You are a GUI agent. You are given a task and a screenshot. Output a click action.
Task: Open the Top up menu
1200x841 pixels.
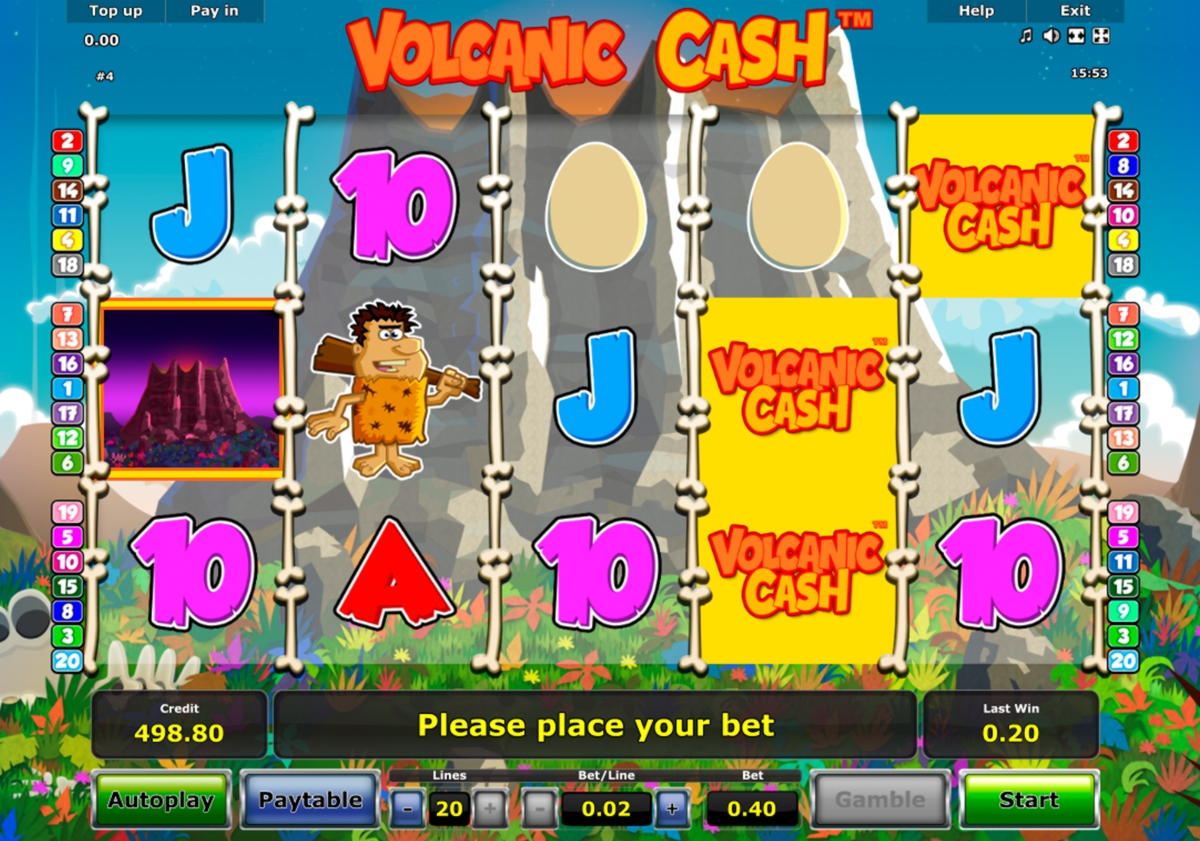(117, 11)
